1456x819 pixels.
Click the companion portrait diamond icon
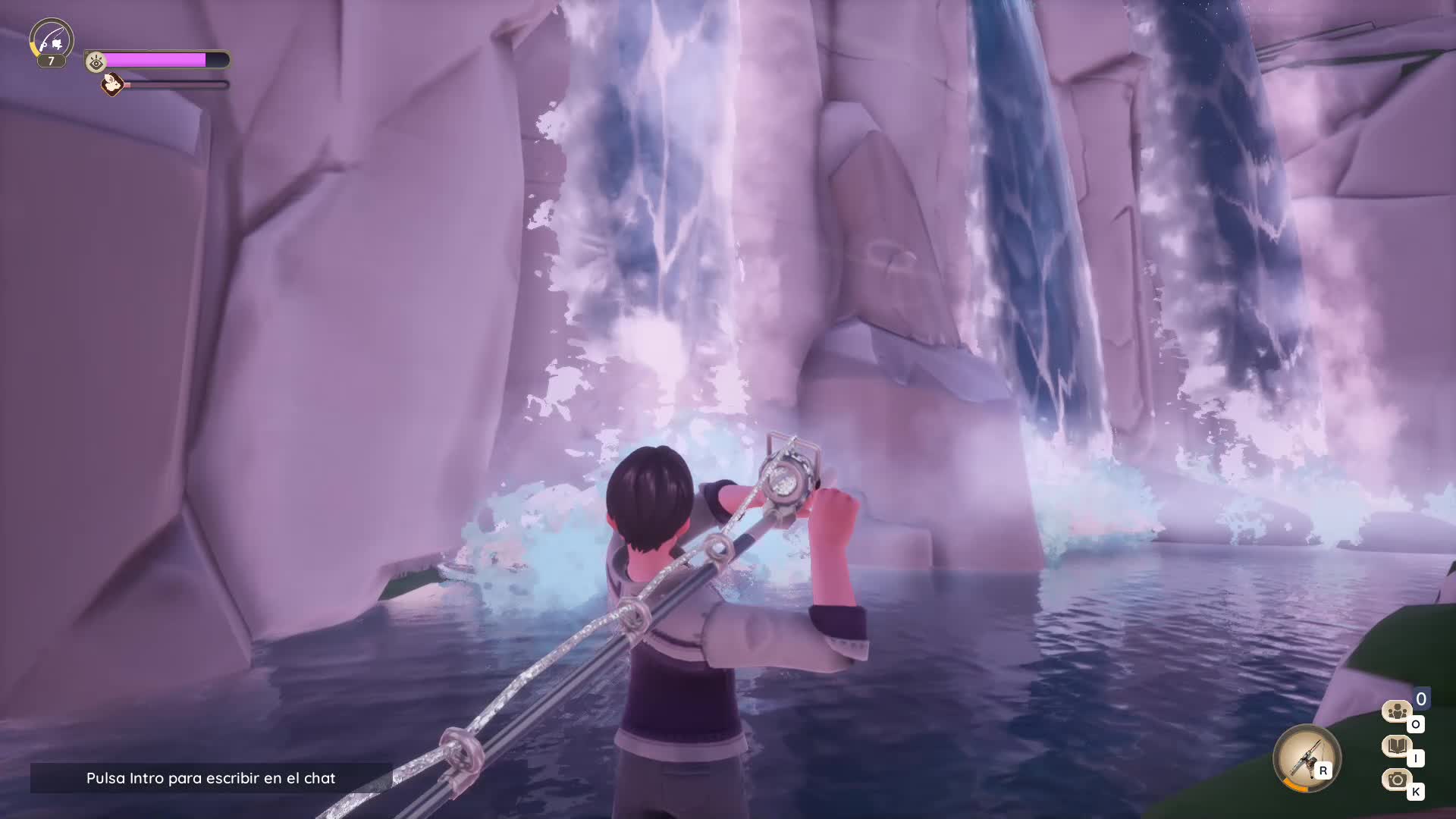tap(113, 84)
